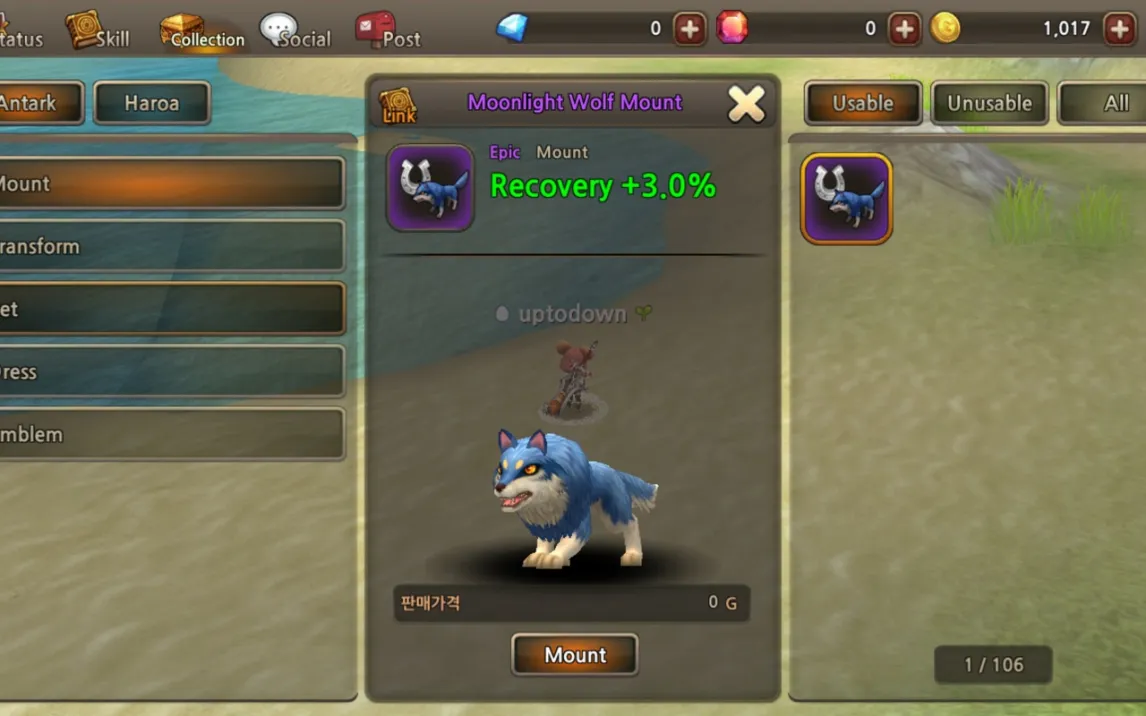Close the Moonlight Wolf Mount panel
This screenshot has width=1146, height=716.
(x=746, y=103)
